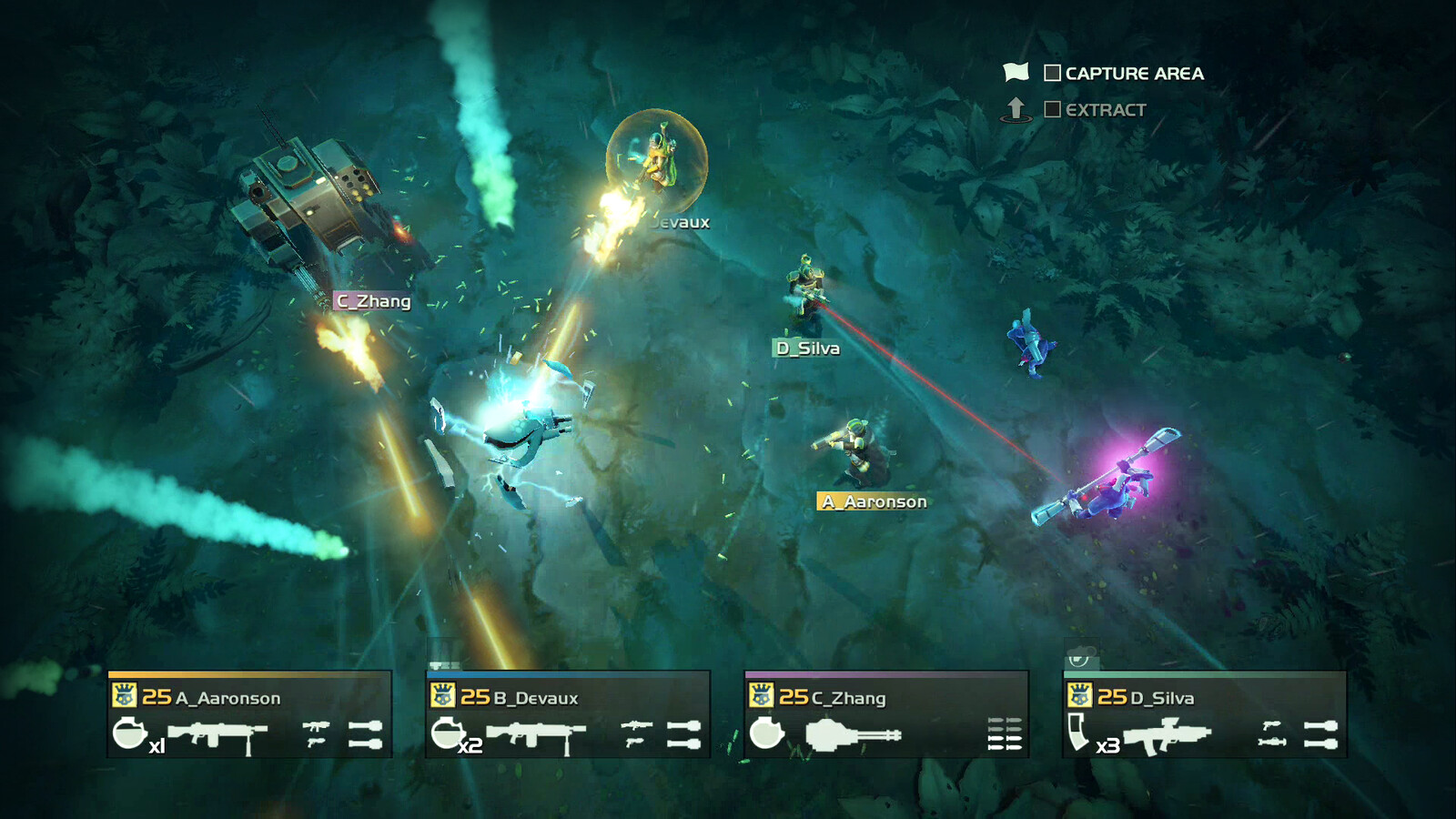Select D_Silva's ammo magazine icon

[1078, 732]
